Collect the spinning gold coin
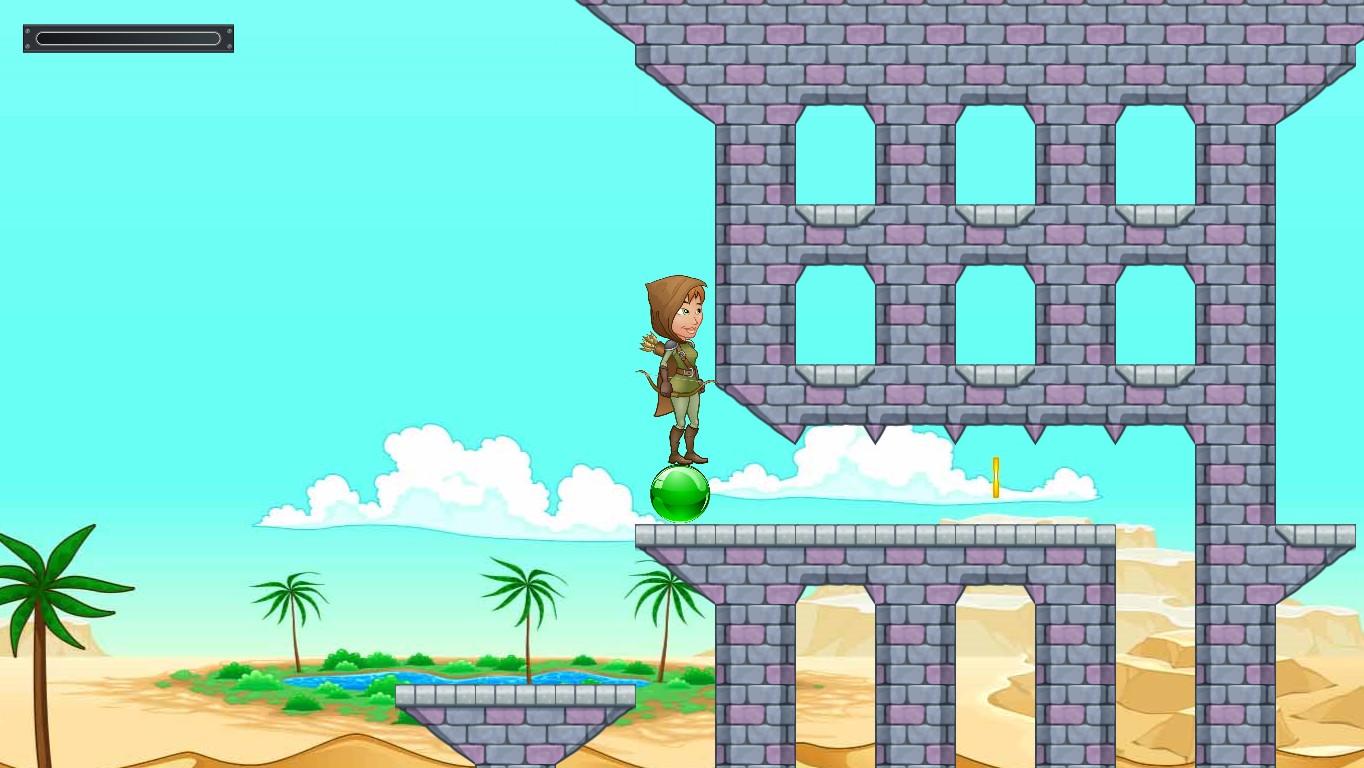The height and width of the screenshot is (768, 1364). 995,478
